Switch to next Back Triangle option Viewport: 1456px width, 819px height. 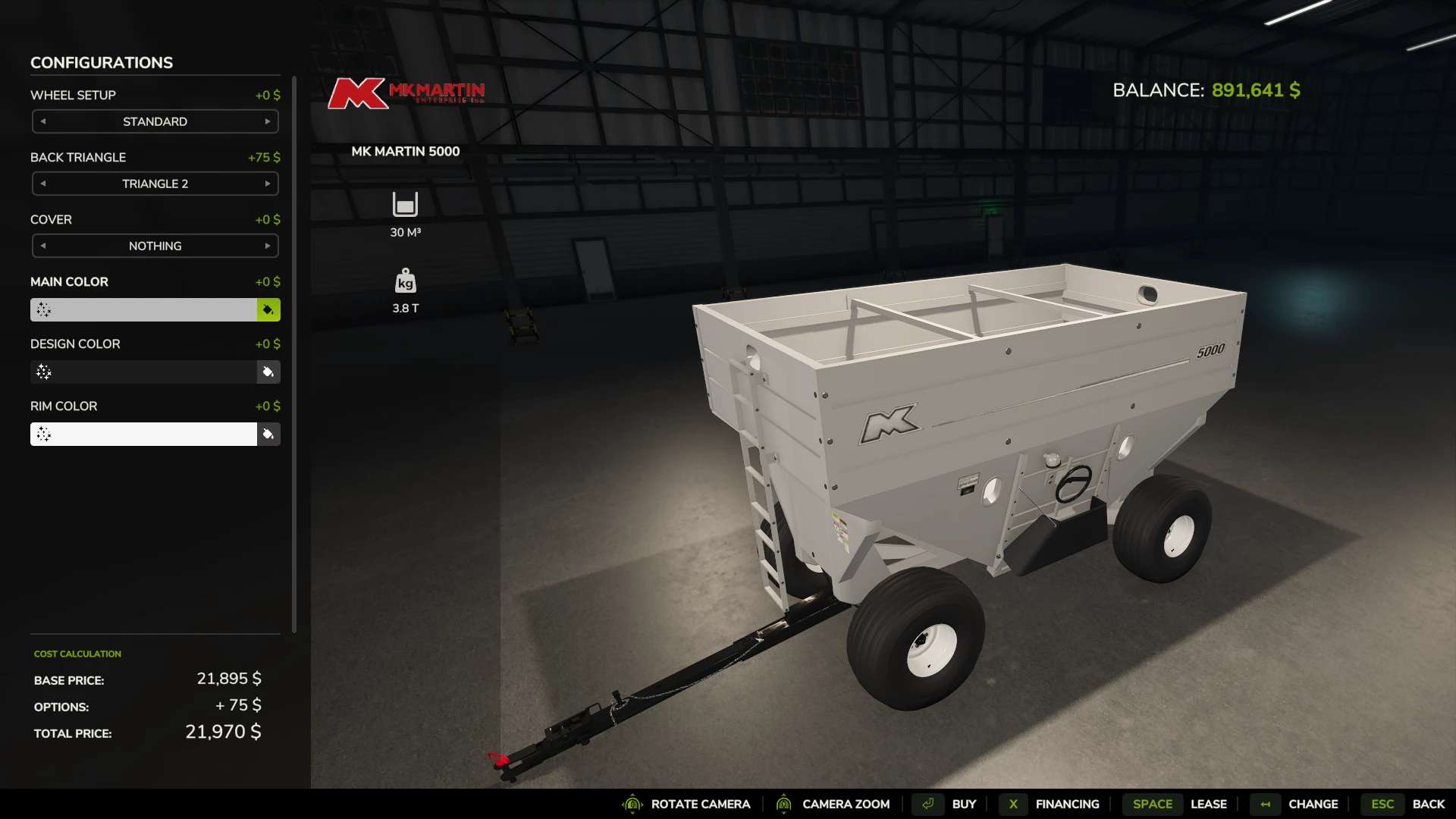(x=267, y=184)
